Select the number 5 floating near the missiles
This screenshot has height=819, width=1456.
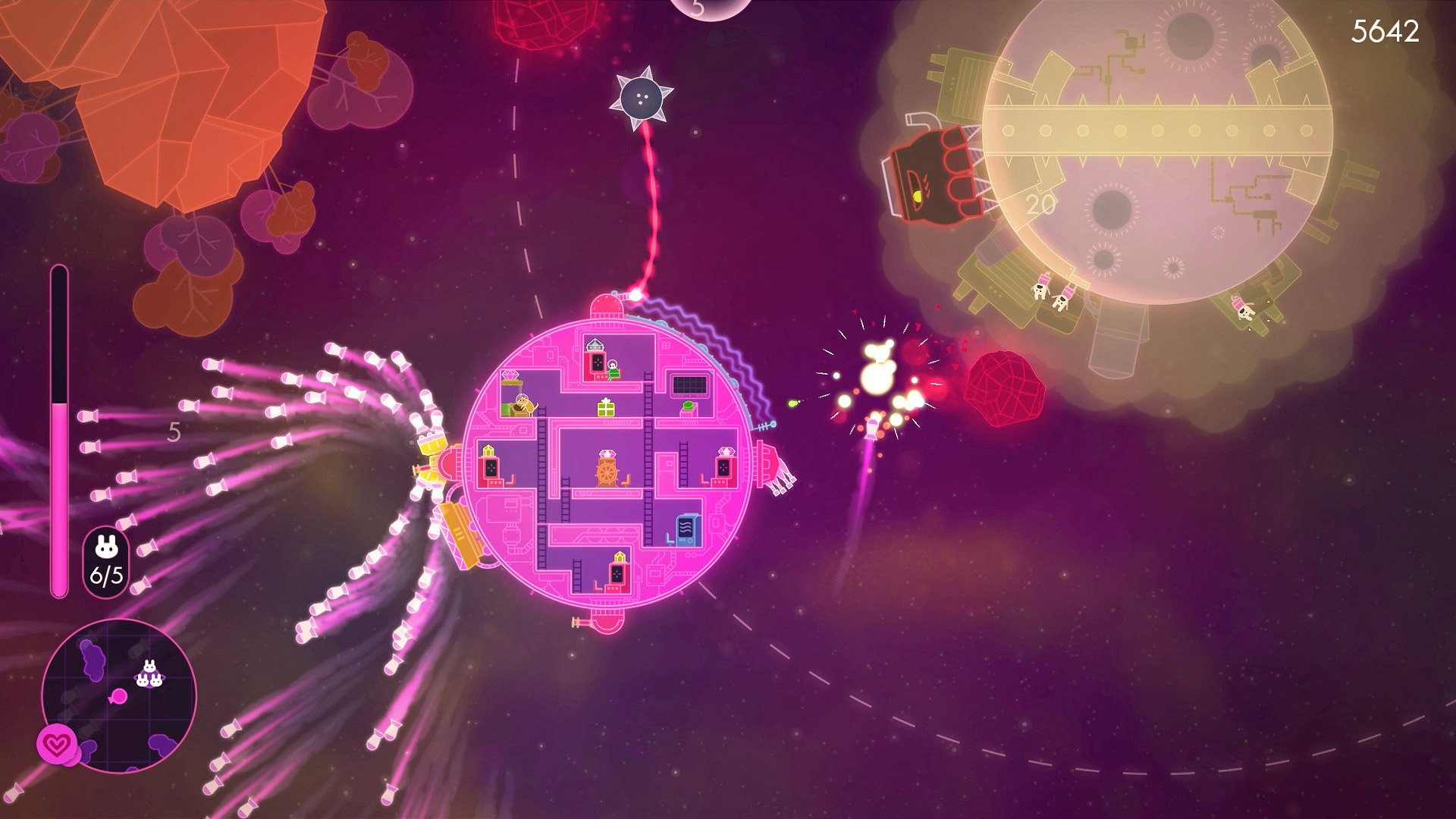point(176,430)
